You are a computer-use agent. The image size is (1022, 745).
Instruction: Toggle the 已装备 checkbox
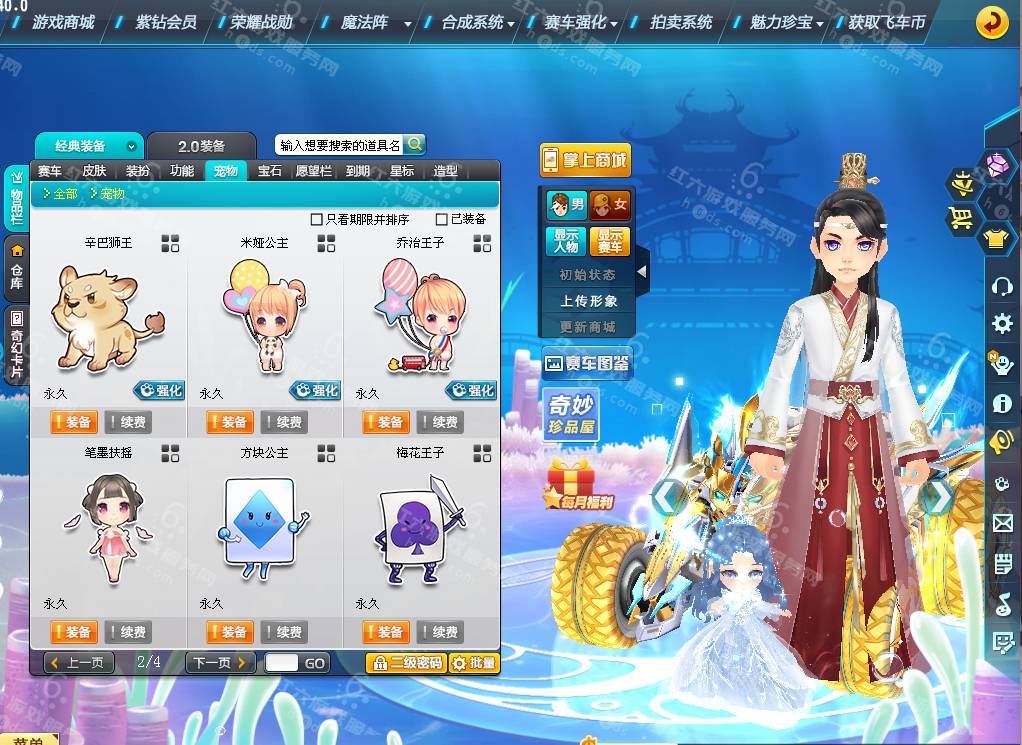click(x=441, y=219)
